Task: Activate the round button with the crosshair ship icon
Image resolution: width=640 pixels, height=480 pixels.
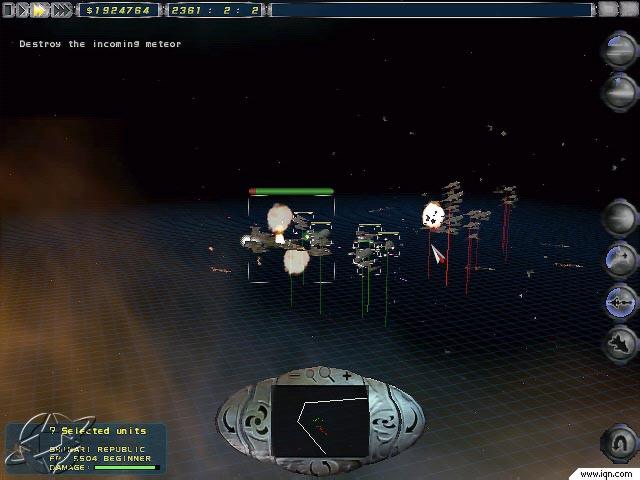Action: [620, 300]
